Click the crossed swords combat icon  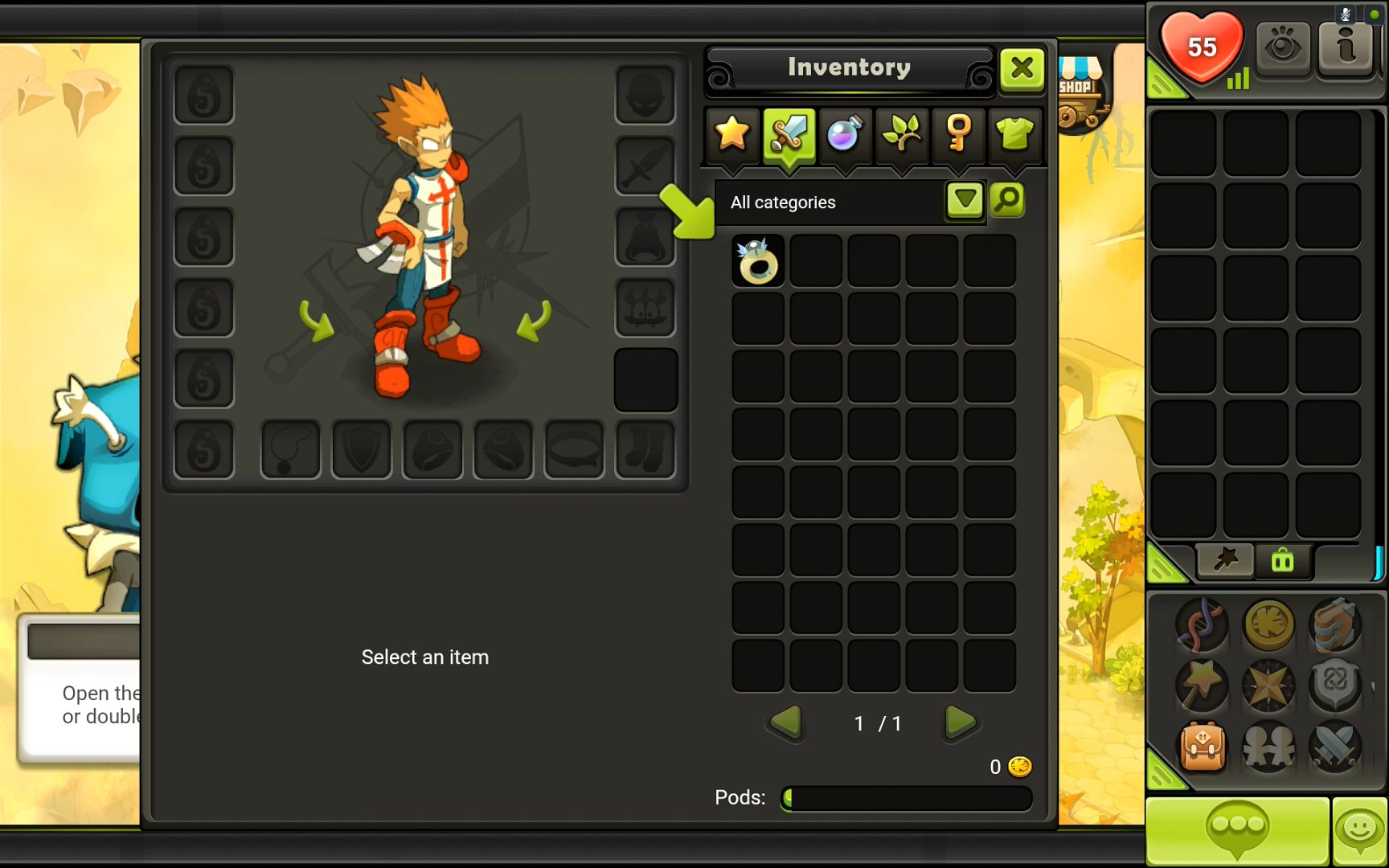pyautogui.click(x=1336, y=749)
